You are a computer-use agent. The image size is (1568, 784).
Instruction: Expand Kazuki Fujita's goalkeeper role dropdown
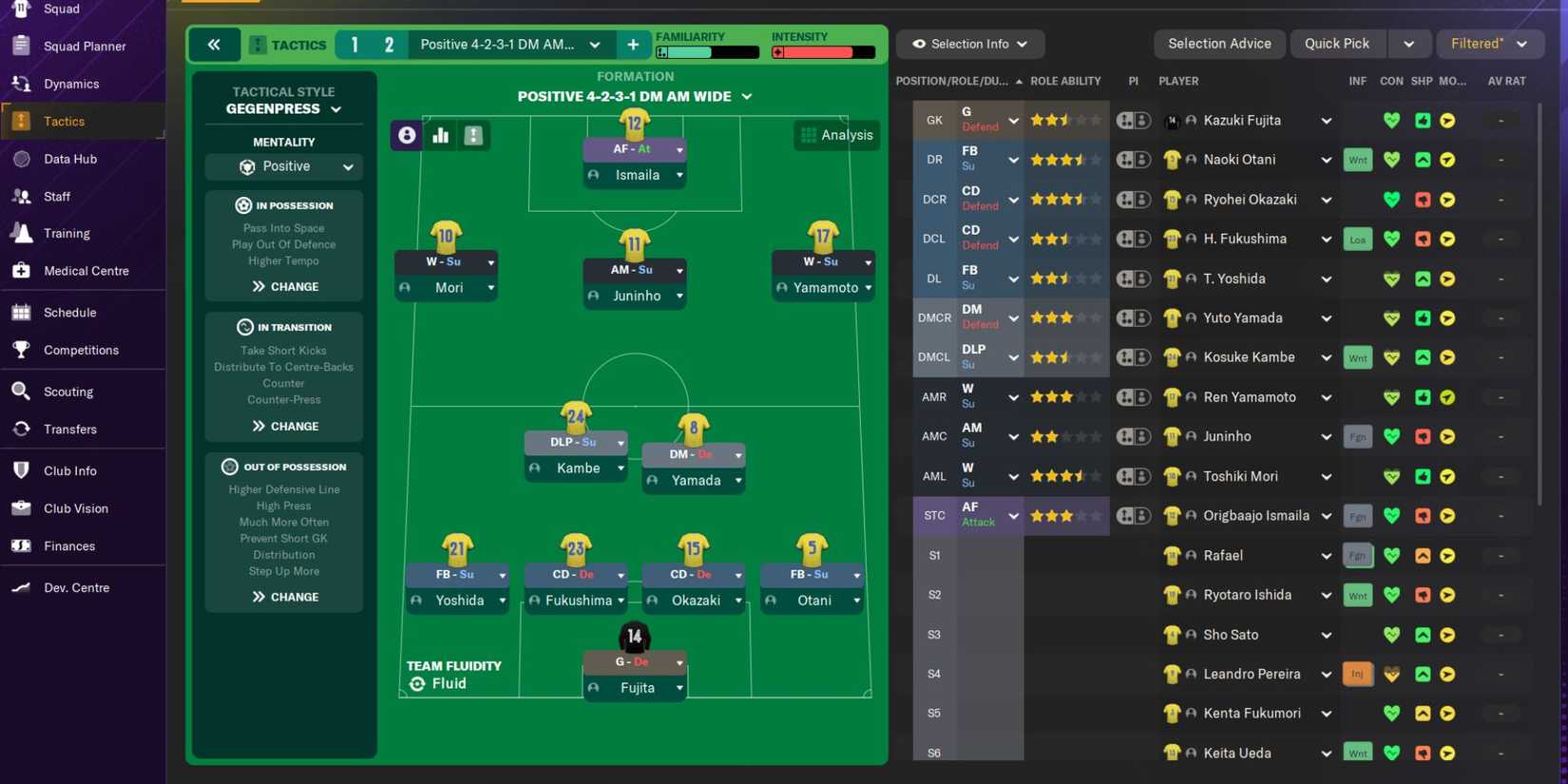[1013, 120]
